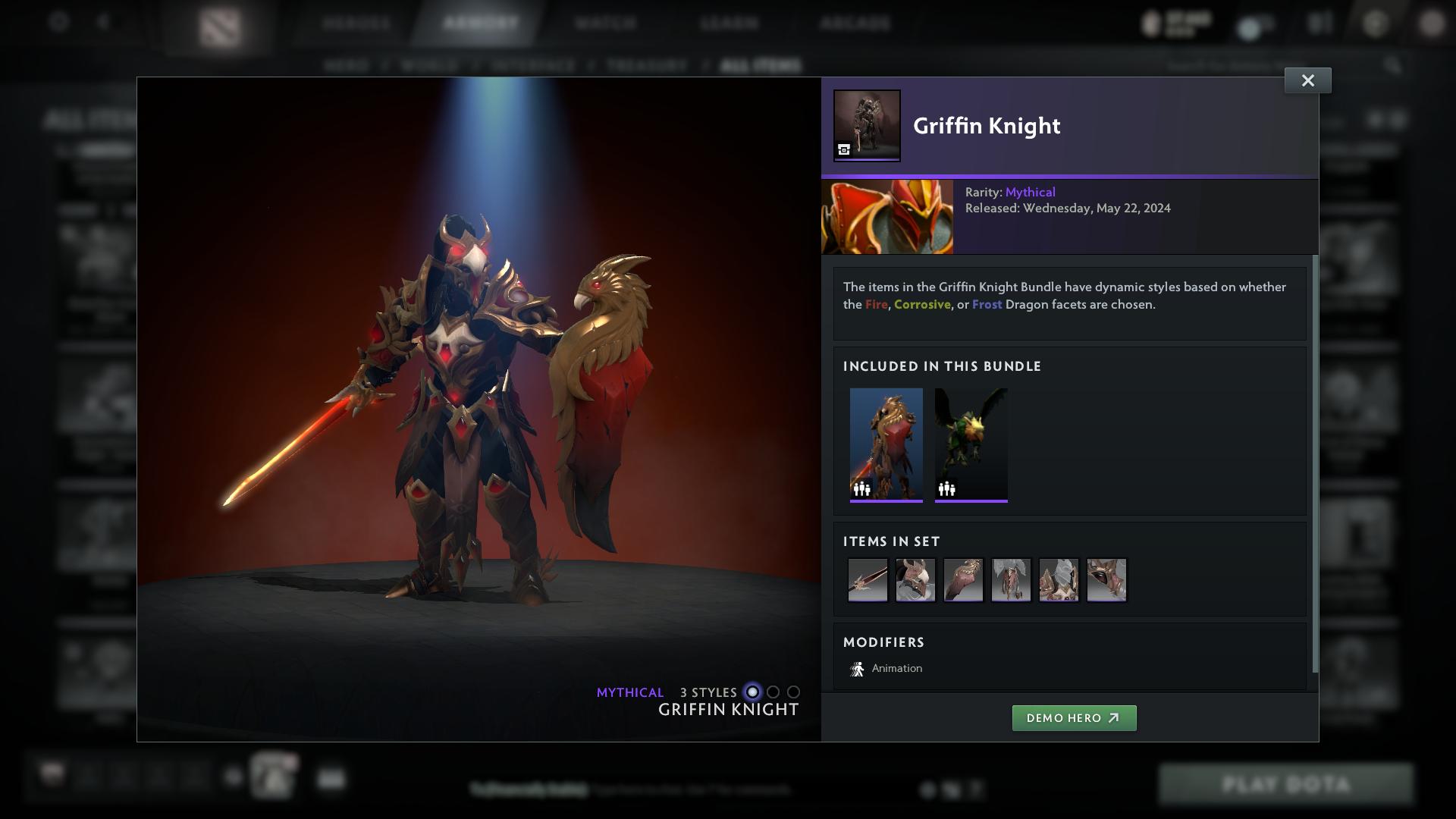
Task: Open the winged griffin thumbnail in the bundle
Action: 971,444
